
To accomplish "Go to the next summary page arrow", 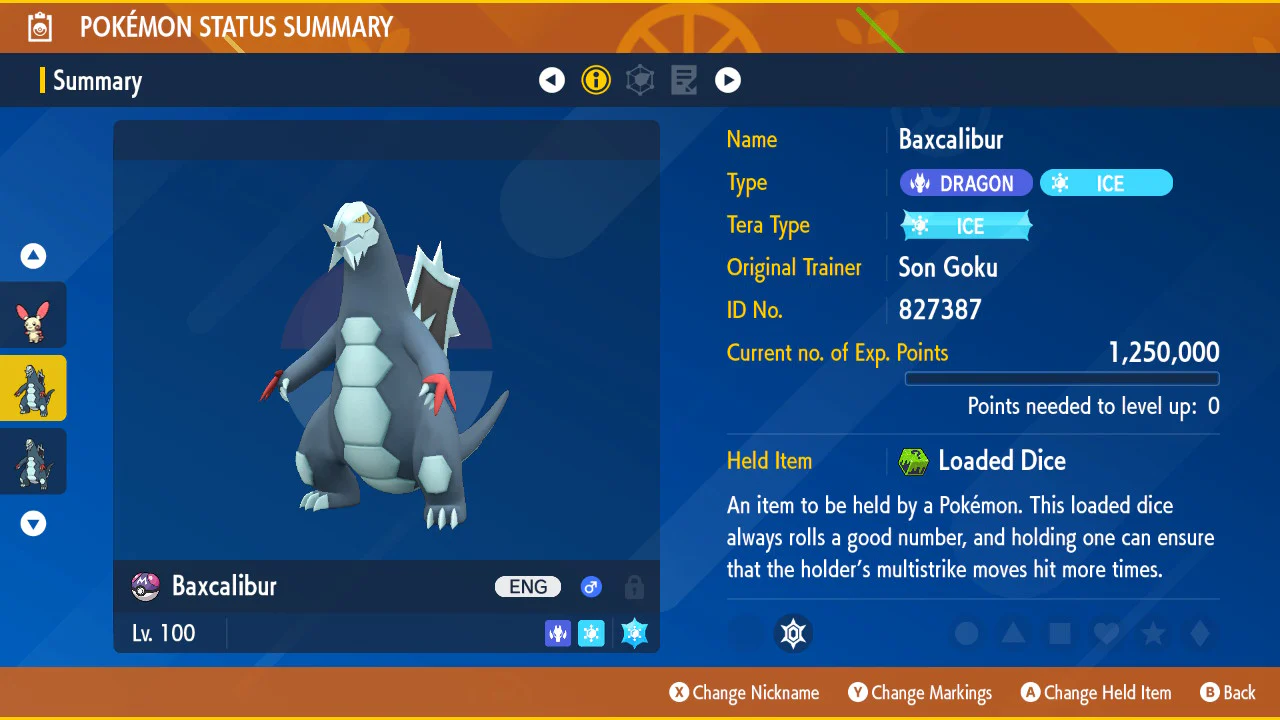I will (x=728, y=80).
